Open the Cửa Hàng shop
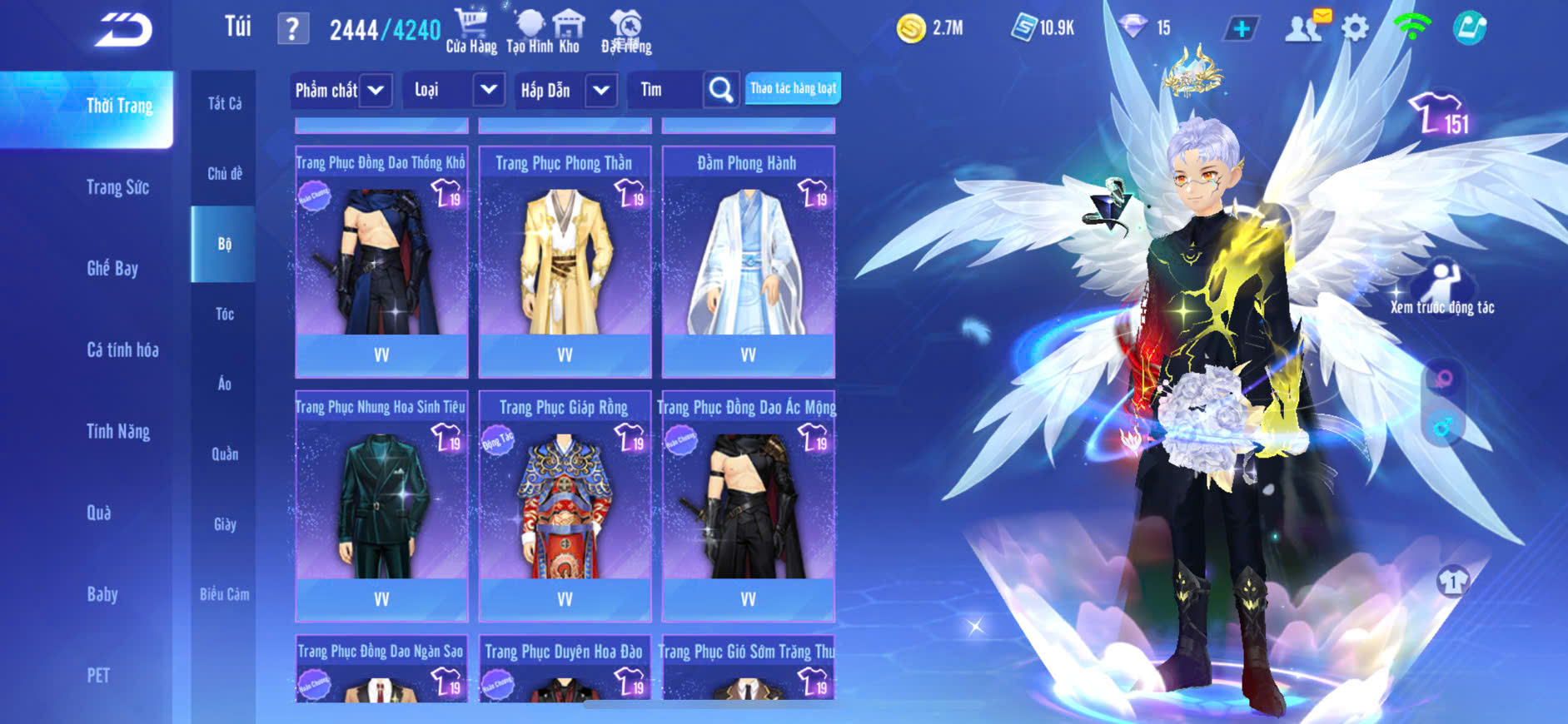This screenshot has height=724, width=1568. pyautogui.click(x=471, y=31)
